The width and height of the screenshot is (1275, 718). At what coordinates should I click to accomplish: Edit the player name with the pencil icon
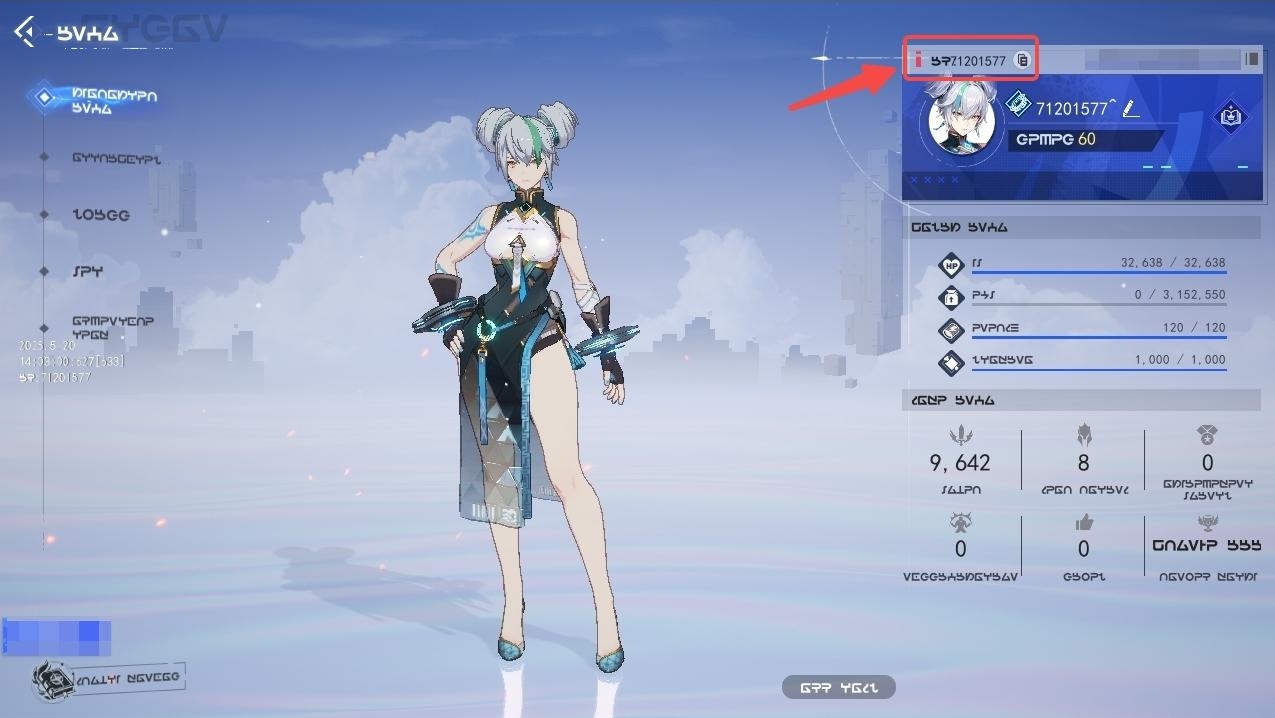click(x=1130, y=108)
